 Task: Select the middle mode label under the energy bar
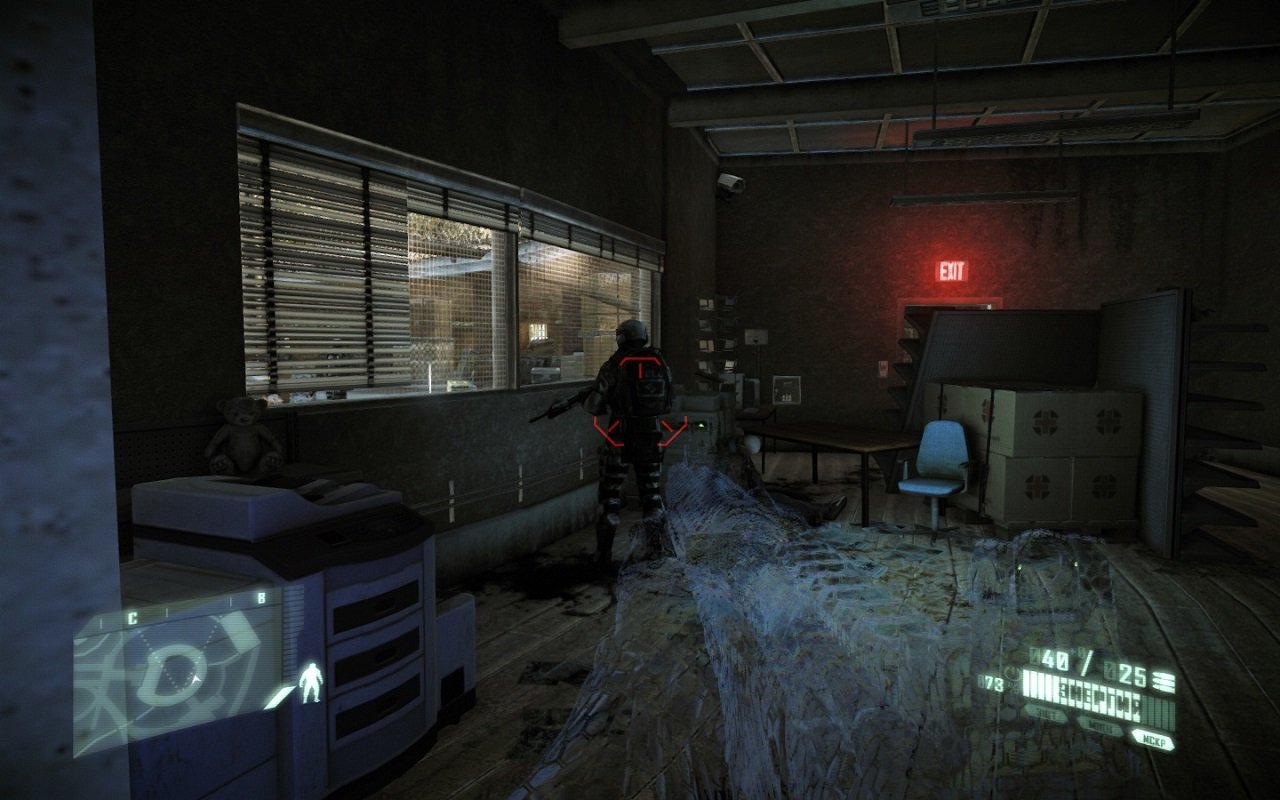(1101, 725)
